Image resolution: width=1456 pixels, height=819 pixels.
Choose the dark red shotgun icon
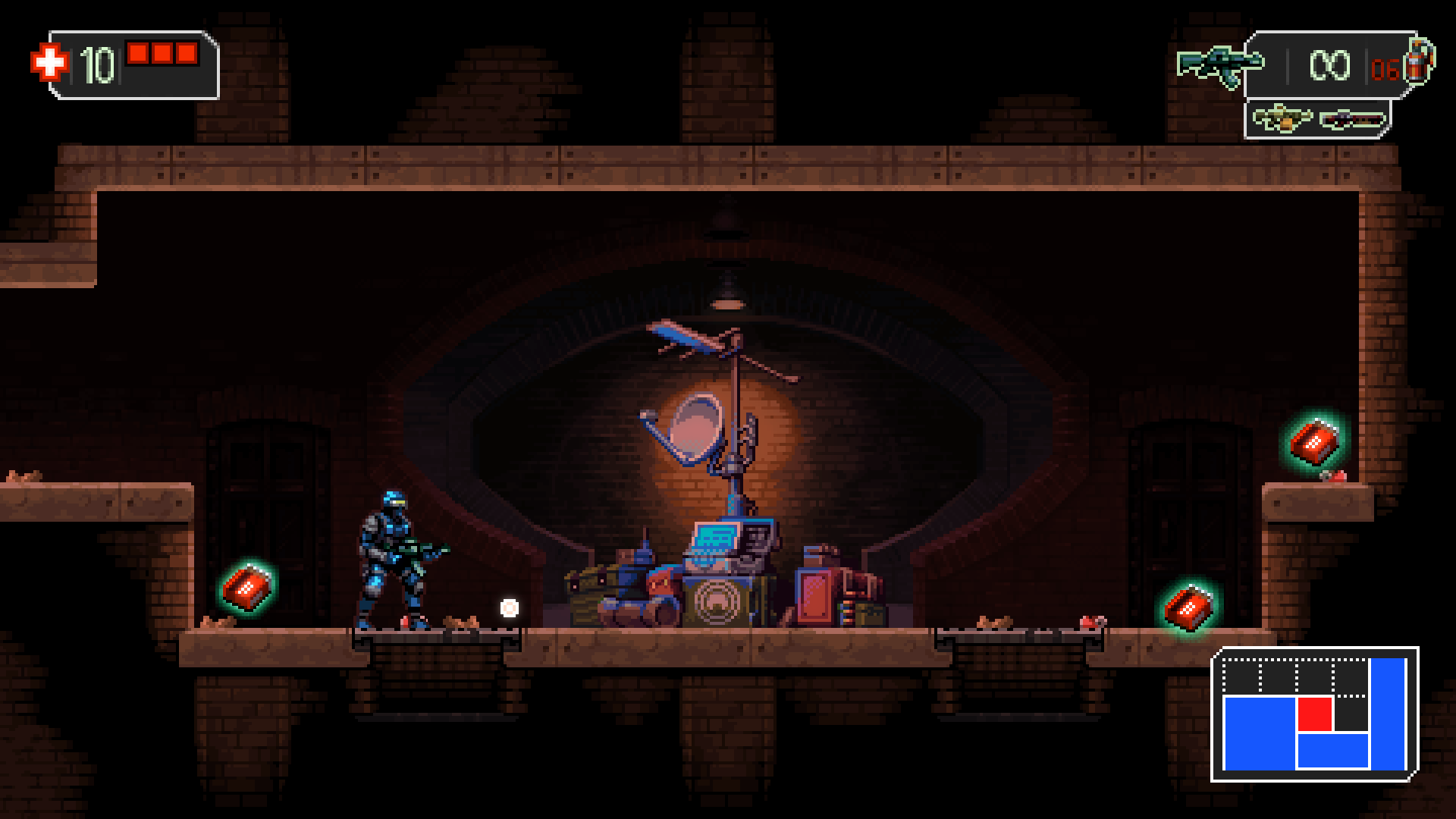pyautogui.click(x=1353, y=119)
